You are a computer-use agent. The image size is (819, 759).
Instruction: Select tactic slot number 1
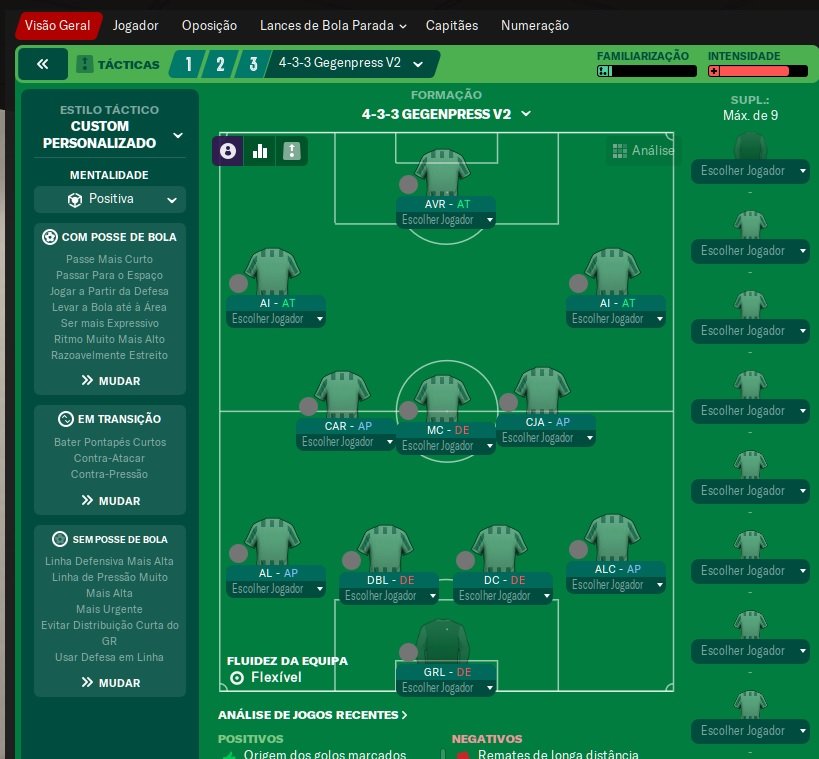[x=187, y=65]
